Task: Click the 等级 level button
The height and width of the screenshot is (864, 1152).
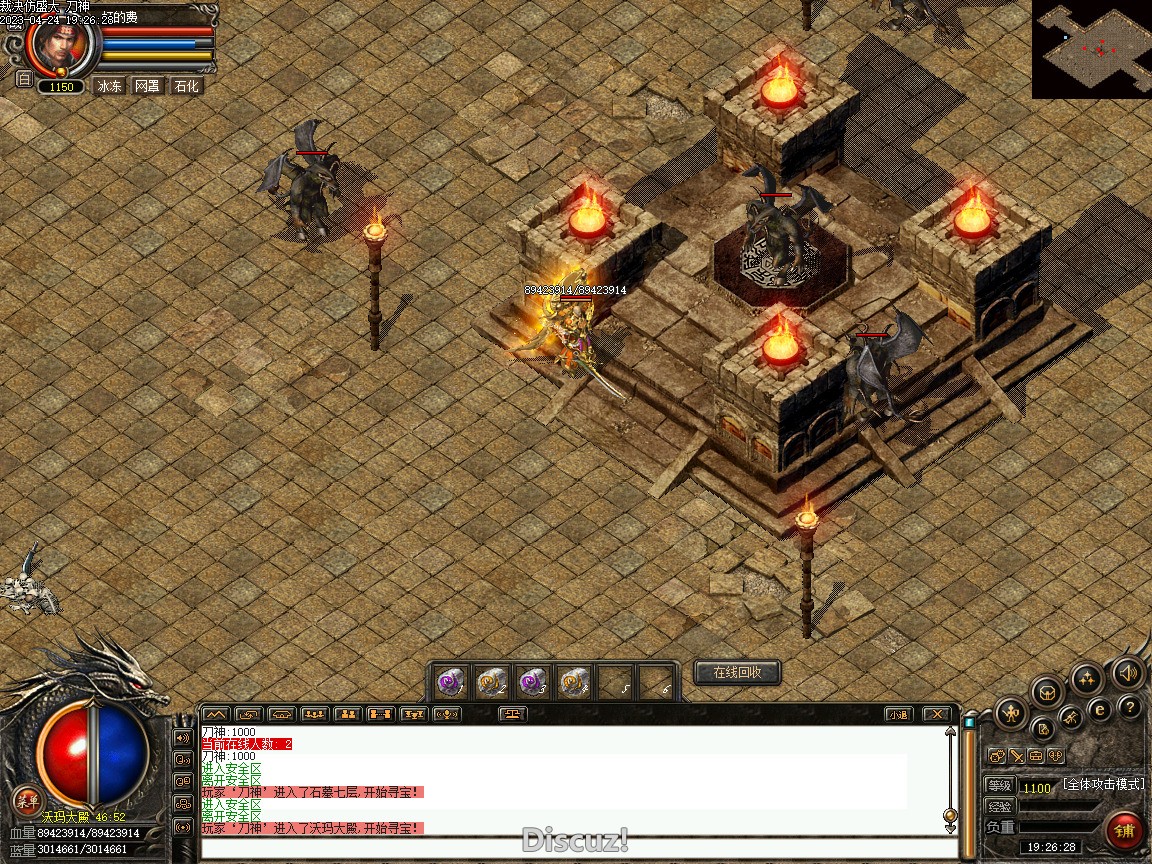Action: [x=999, y=786]
